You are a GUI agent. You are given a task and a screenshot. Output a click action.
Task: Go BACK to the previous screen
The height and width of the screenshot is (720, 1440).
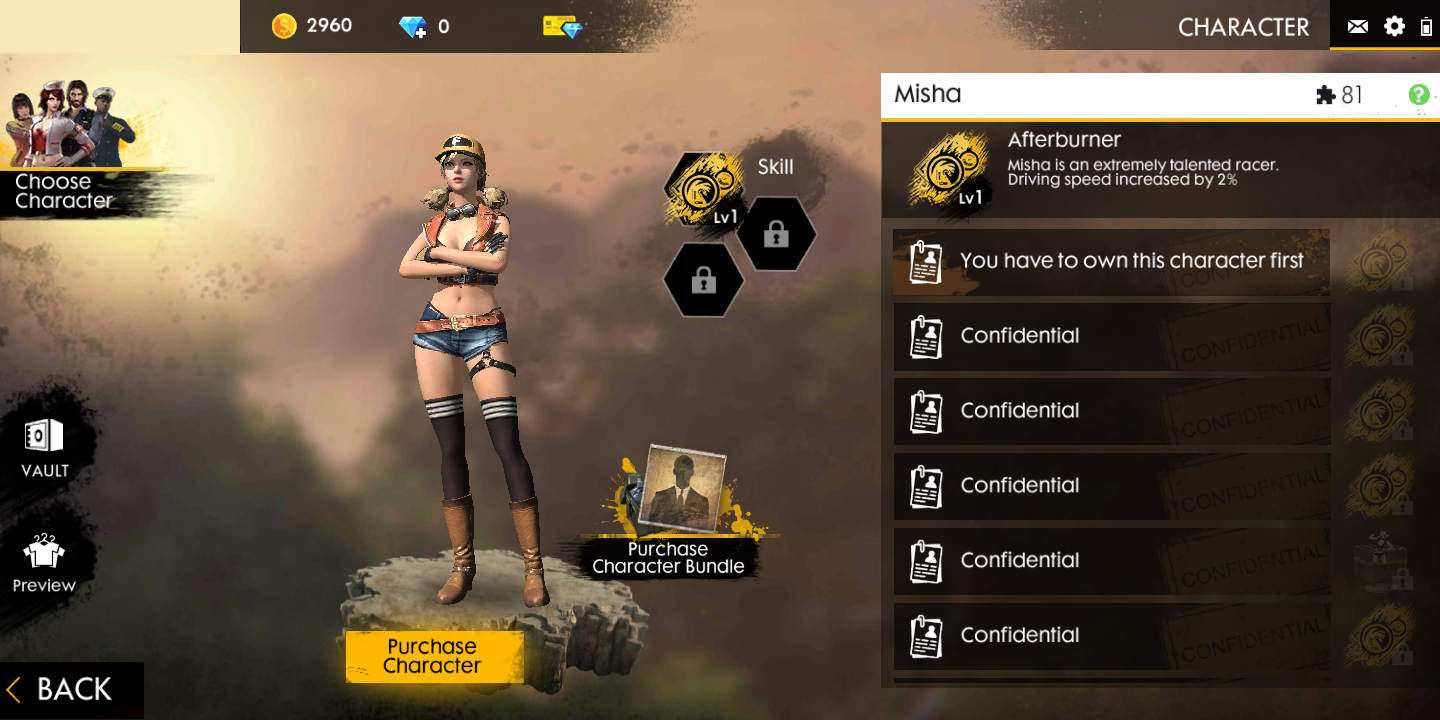coord(60,689)
